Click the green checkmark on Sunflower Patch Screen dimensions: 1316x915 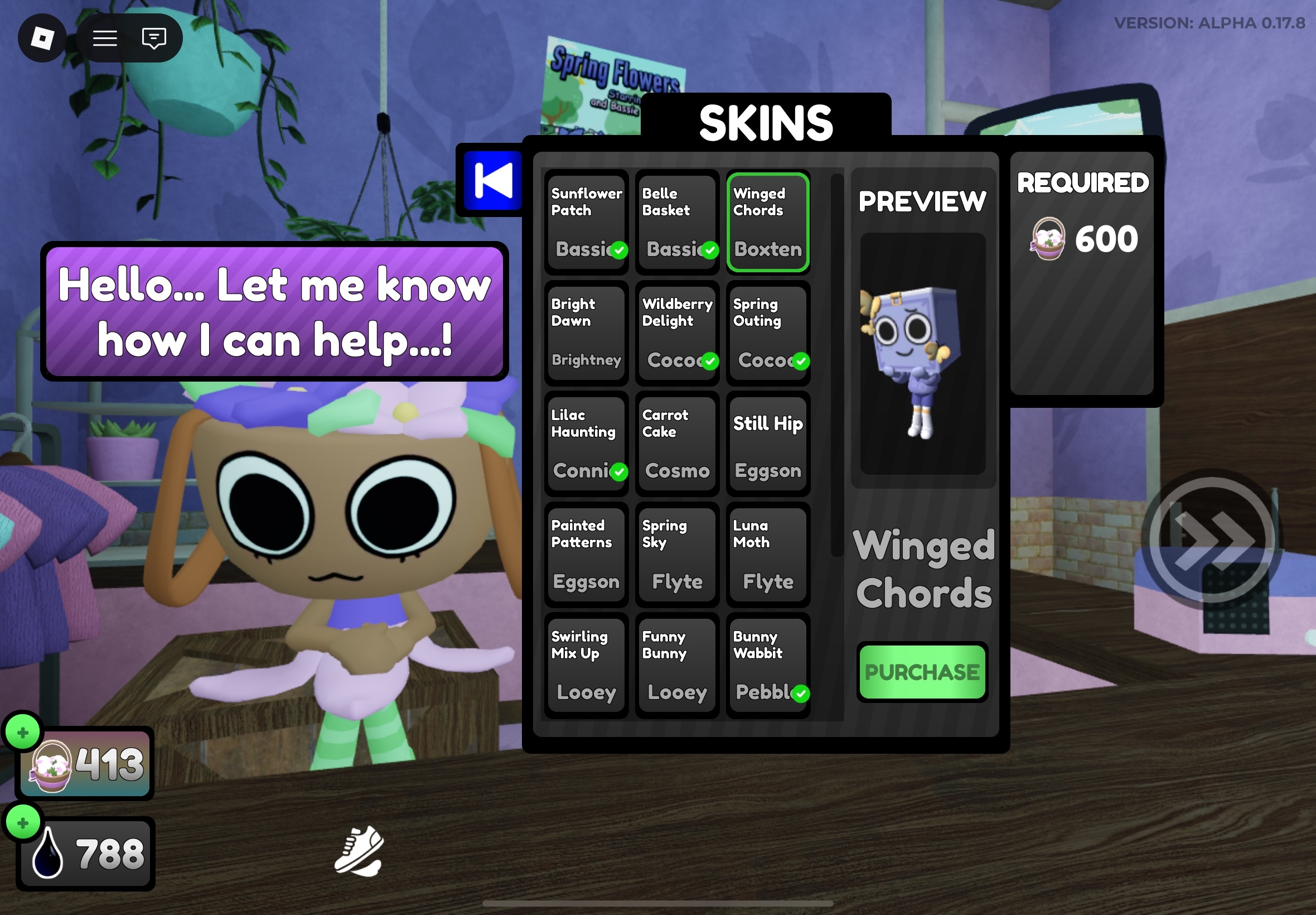tap(618, 249)
